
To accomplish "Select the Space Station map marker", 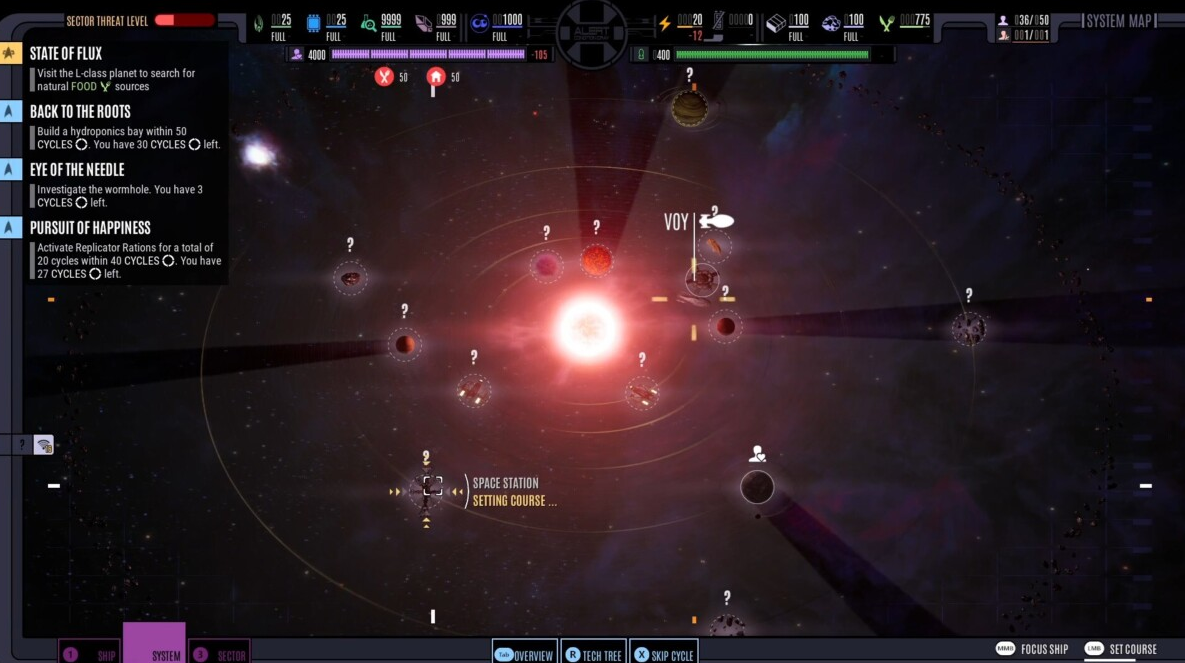I will coord(432,486).
